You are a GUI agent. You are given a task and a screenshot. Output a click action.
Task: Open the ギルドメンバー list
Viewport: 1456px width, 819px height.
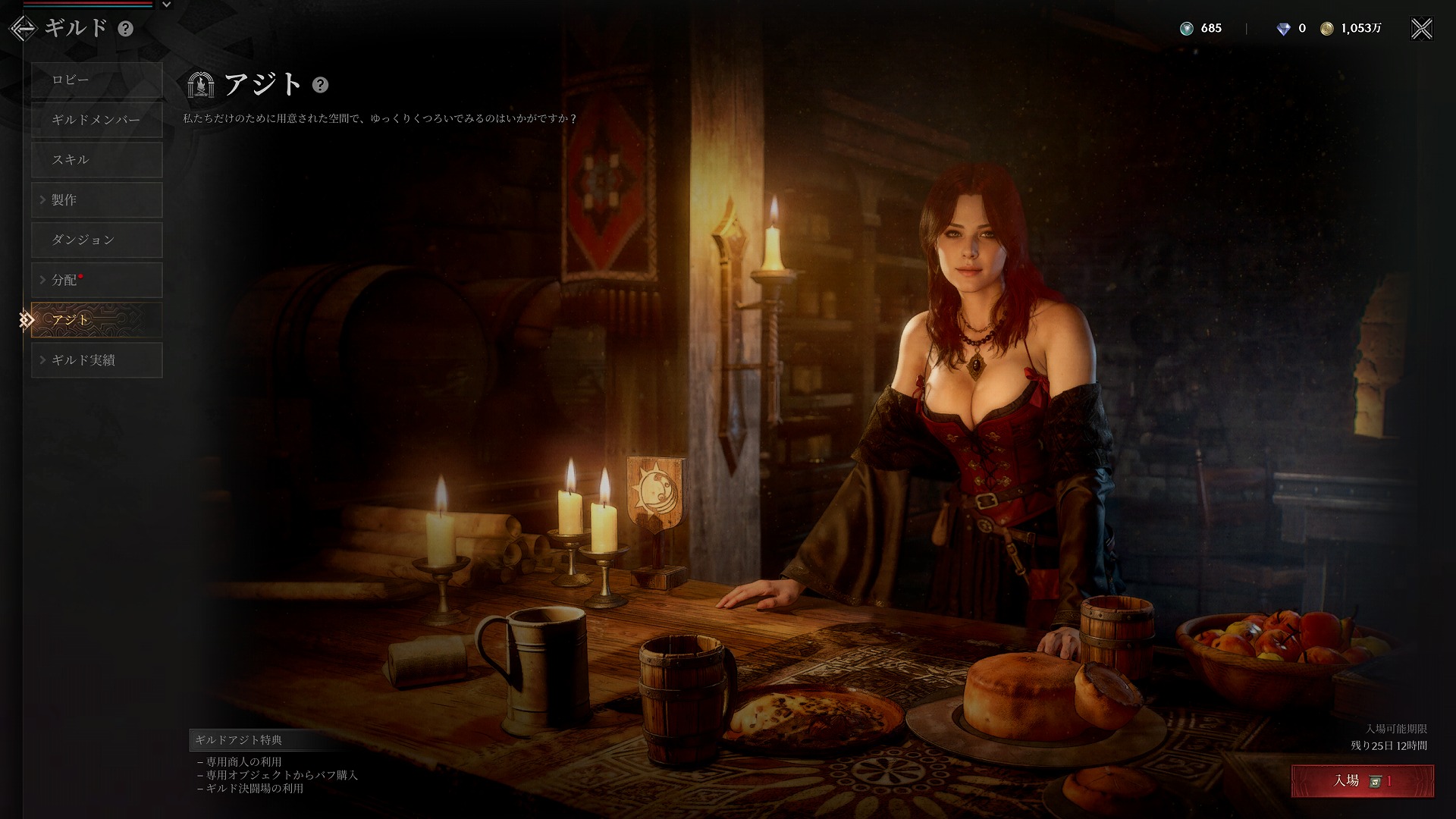[x=97, y=120]
